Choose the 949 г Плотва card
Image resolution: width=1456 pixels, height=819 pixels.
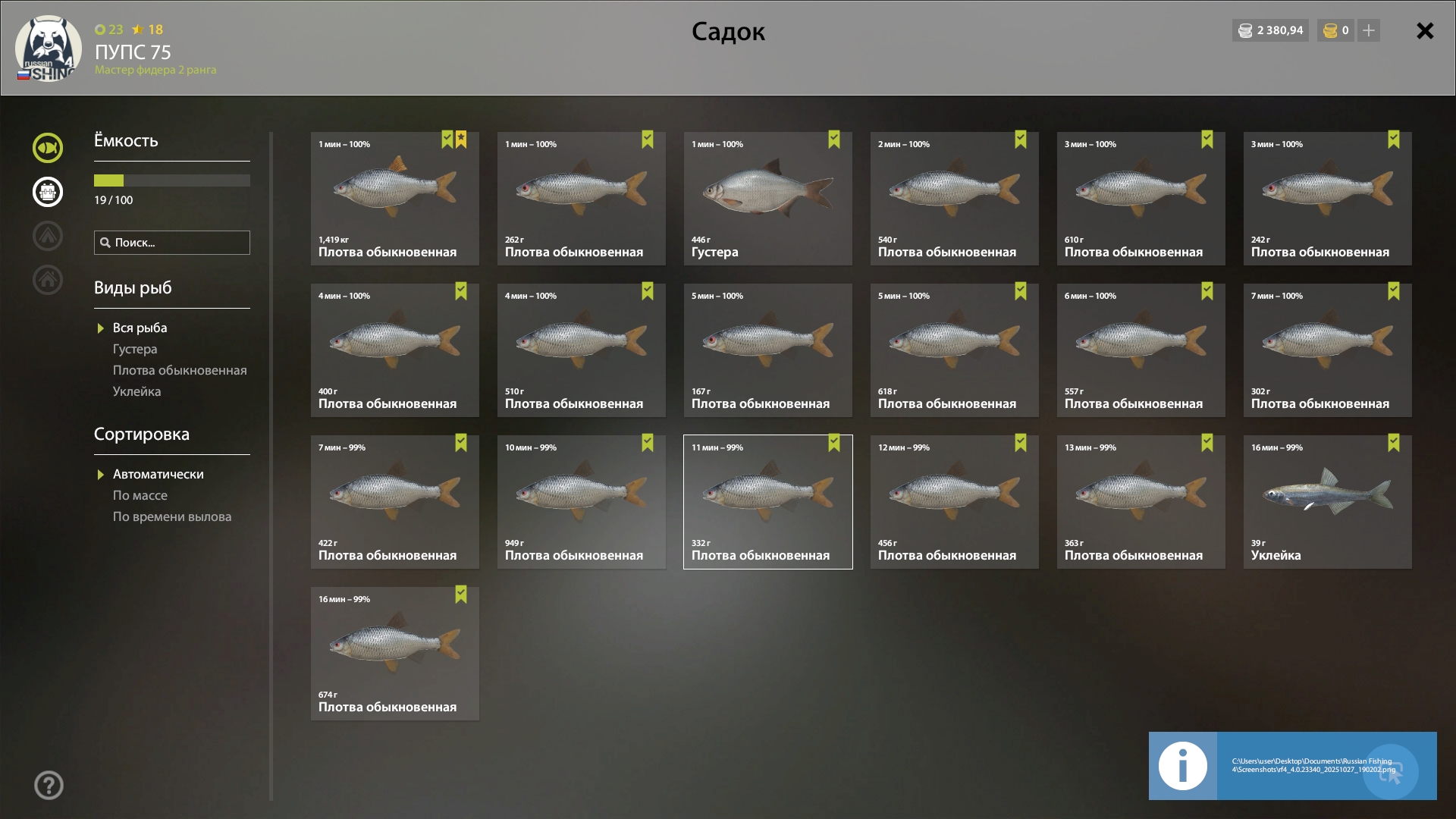click(581, 502)
